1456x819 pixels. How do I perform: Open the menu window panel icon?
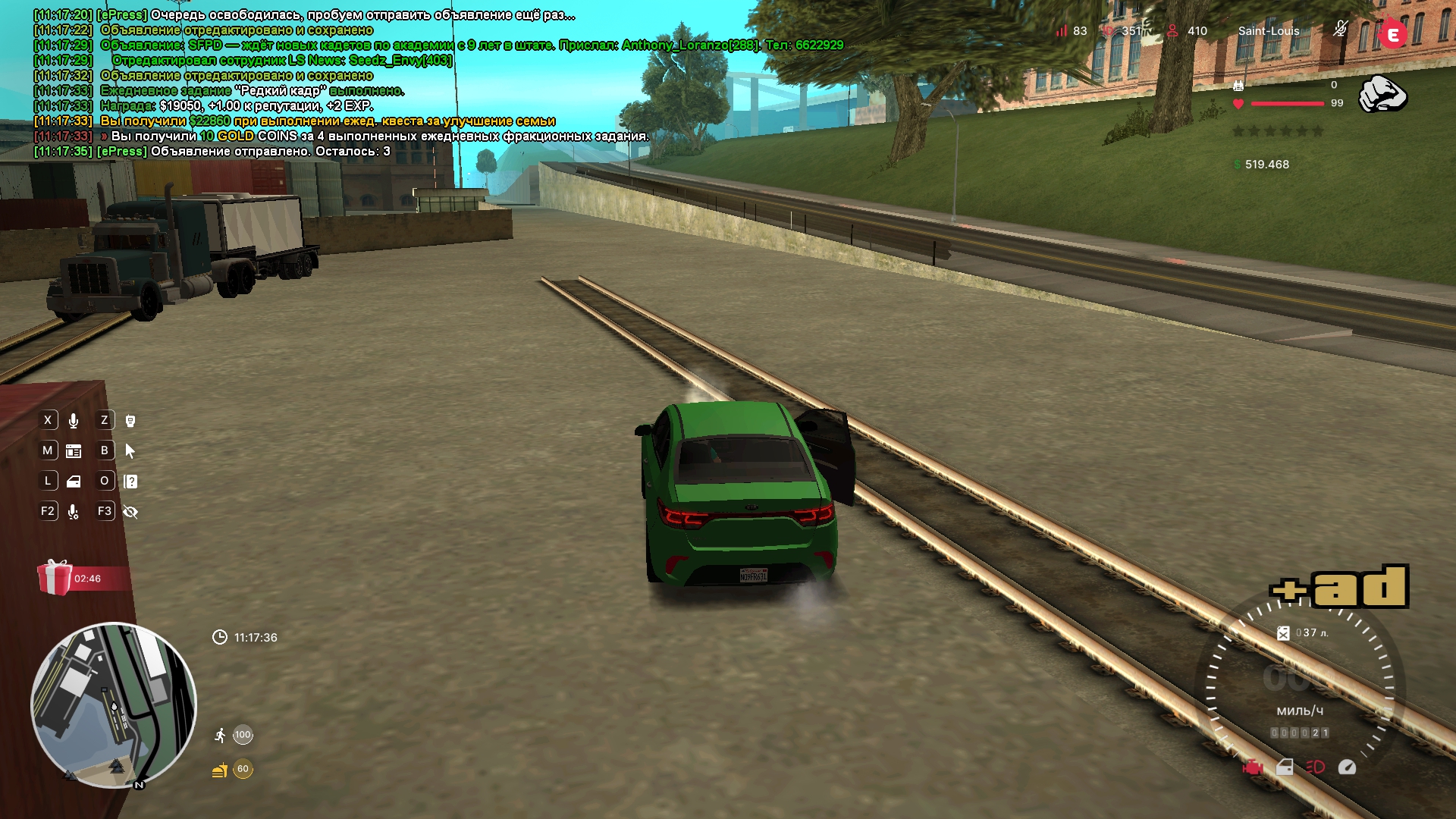click(x=74, y=451)
